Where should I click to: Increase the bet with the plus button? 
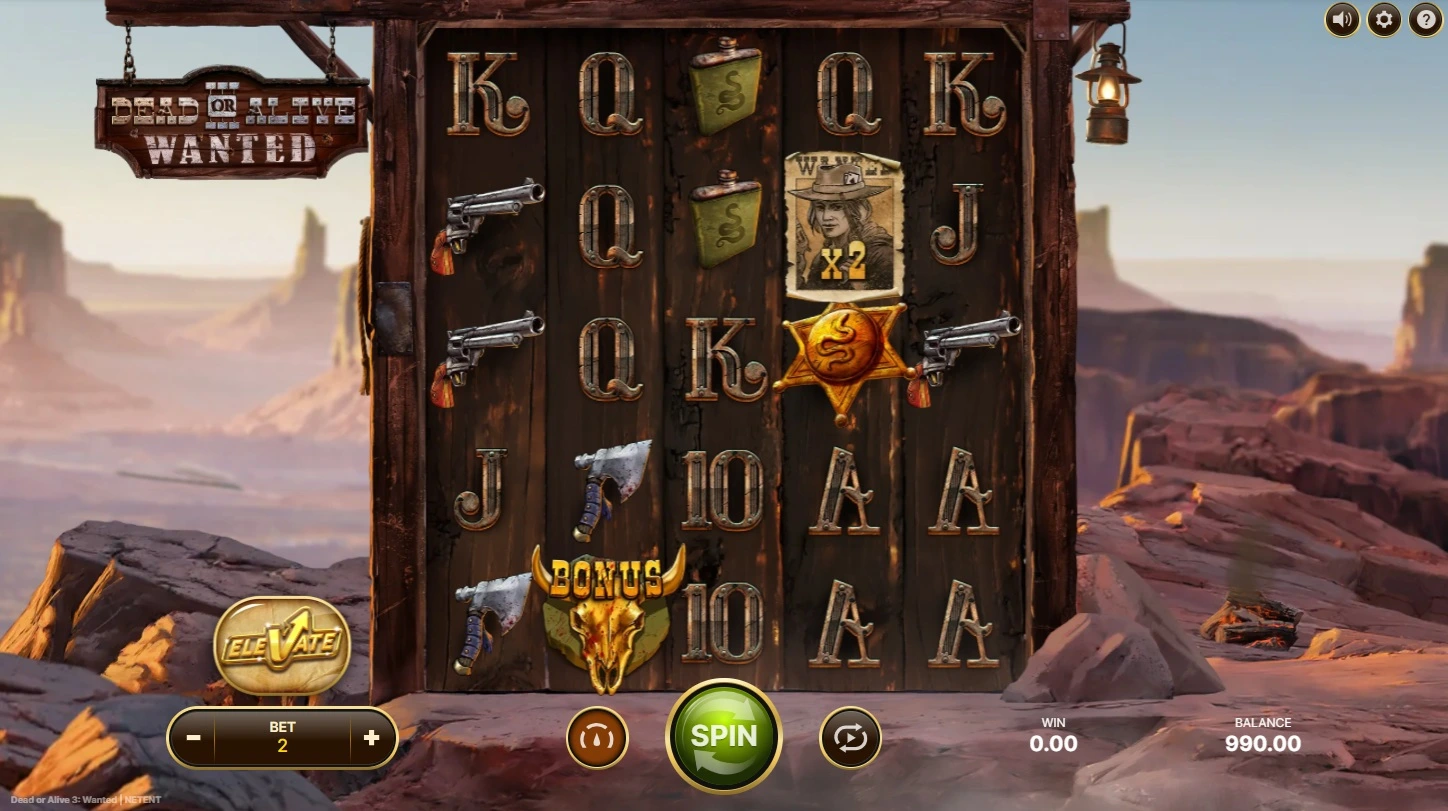coord(372,738)
